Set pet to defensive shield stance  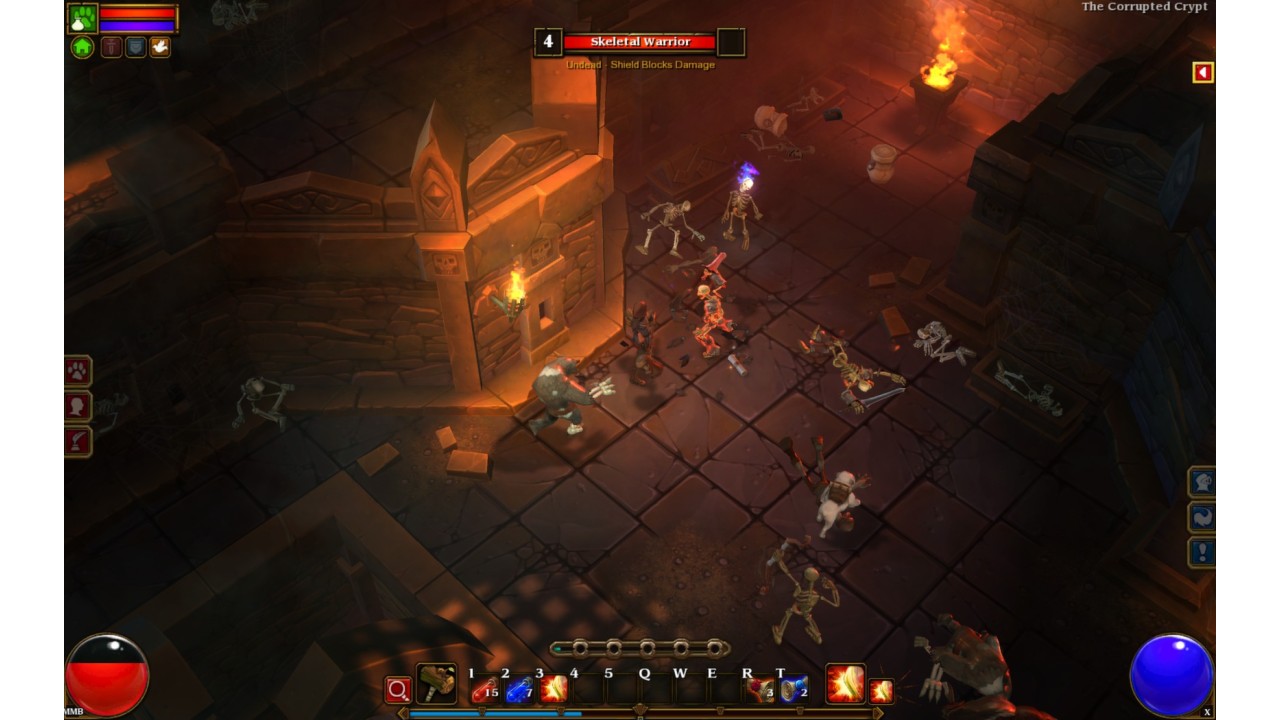(x=135, y=47)
